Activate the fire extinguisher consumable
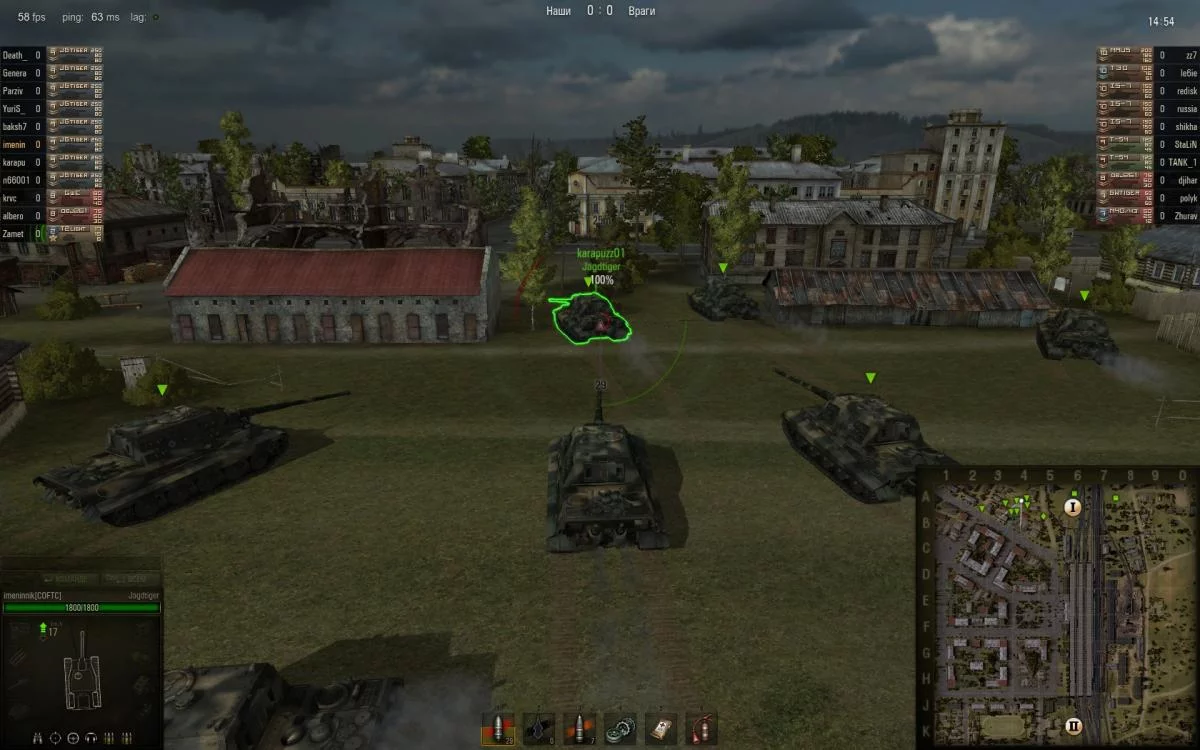The height and width of the screenshot is (750, 1200). 700,727
